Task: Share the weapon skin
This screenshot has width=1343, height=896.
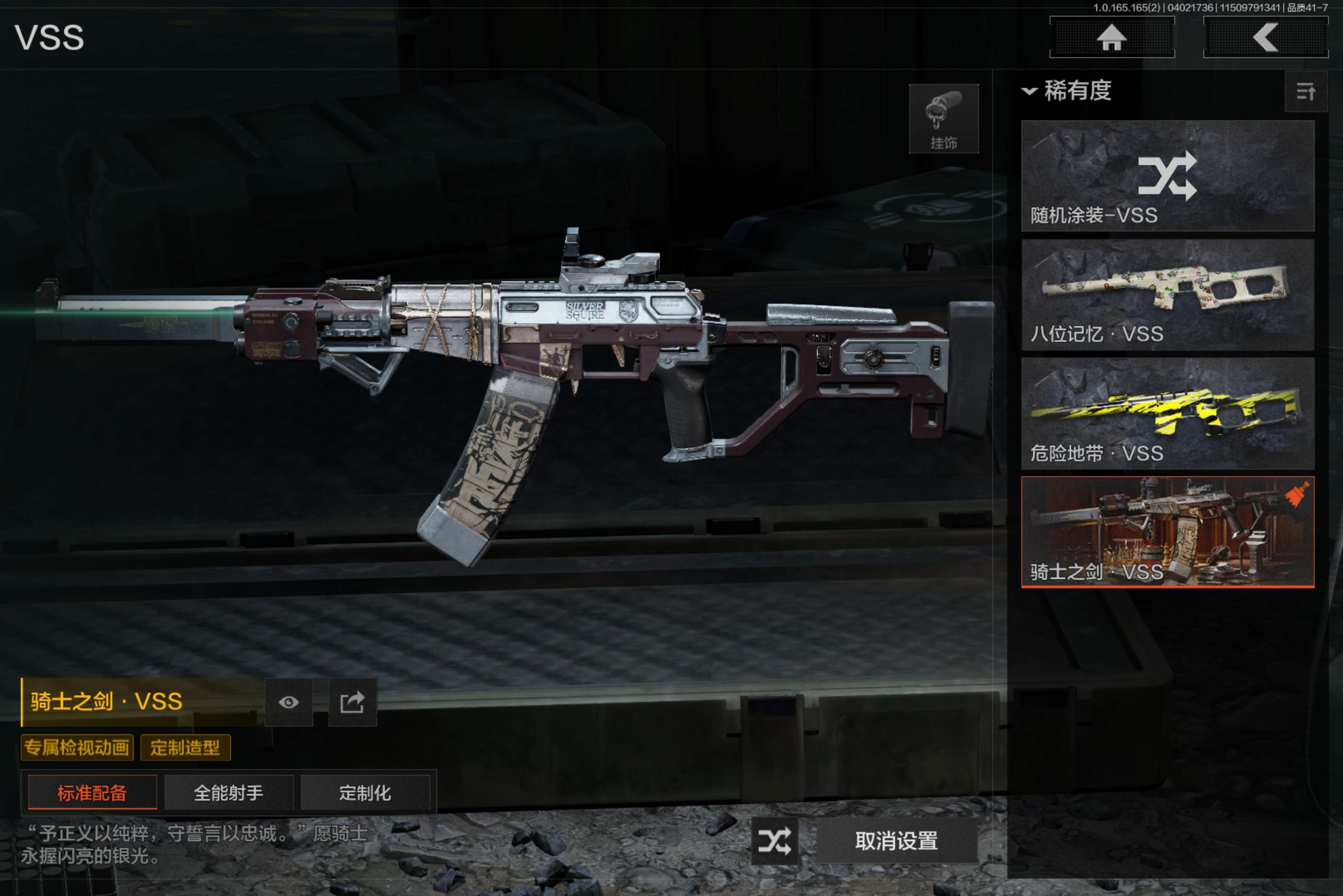Action: pos(352,702)
